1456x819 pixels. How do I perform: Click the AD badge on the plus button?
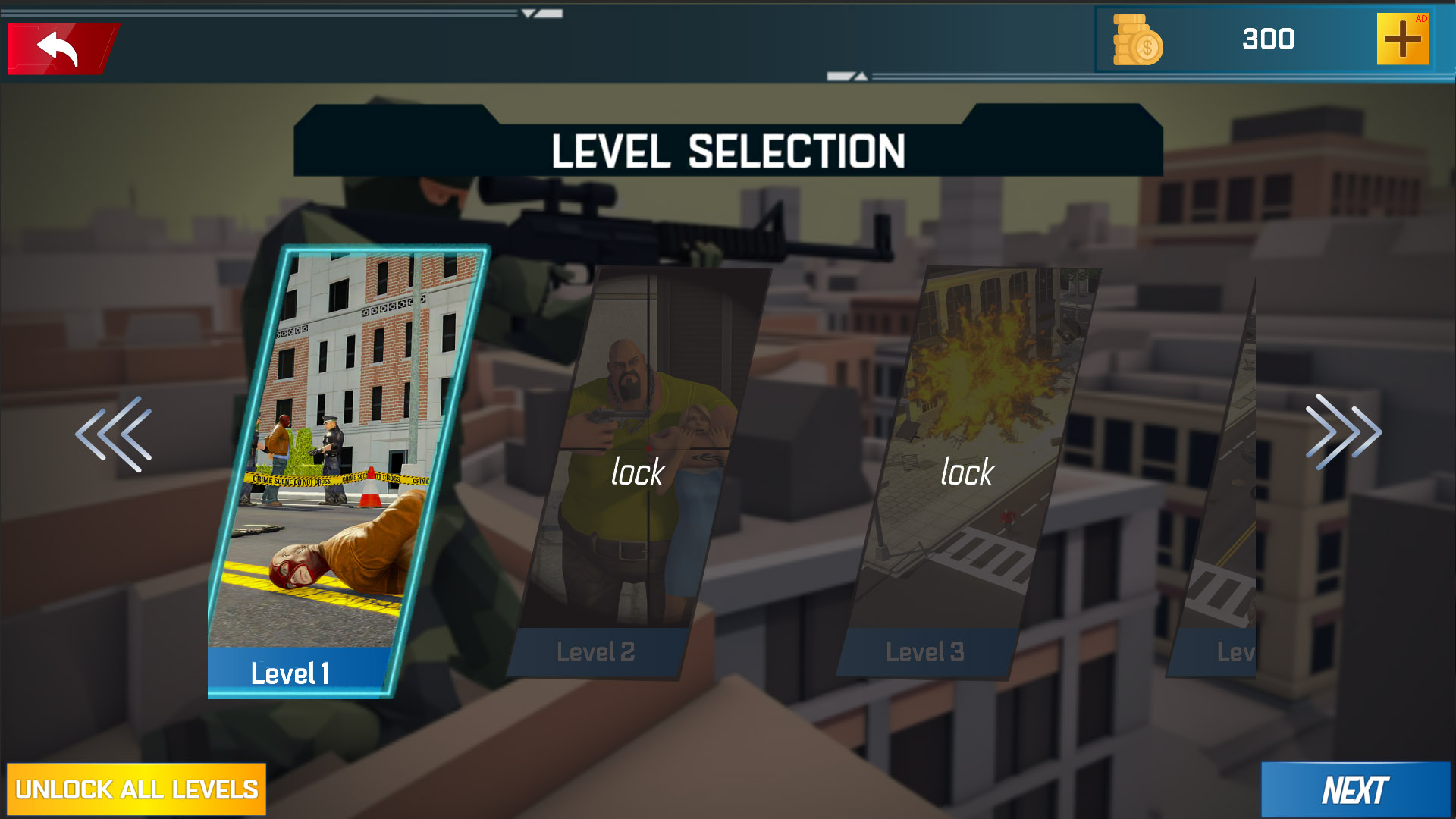click(x=1420, y=17)
